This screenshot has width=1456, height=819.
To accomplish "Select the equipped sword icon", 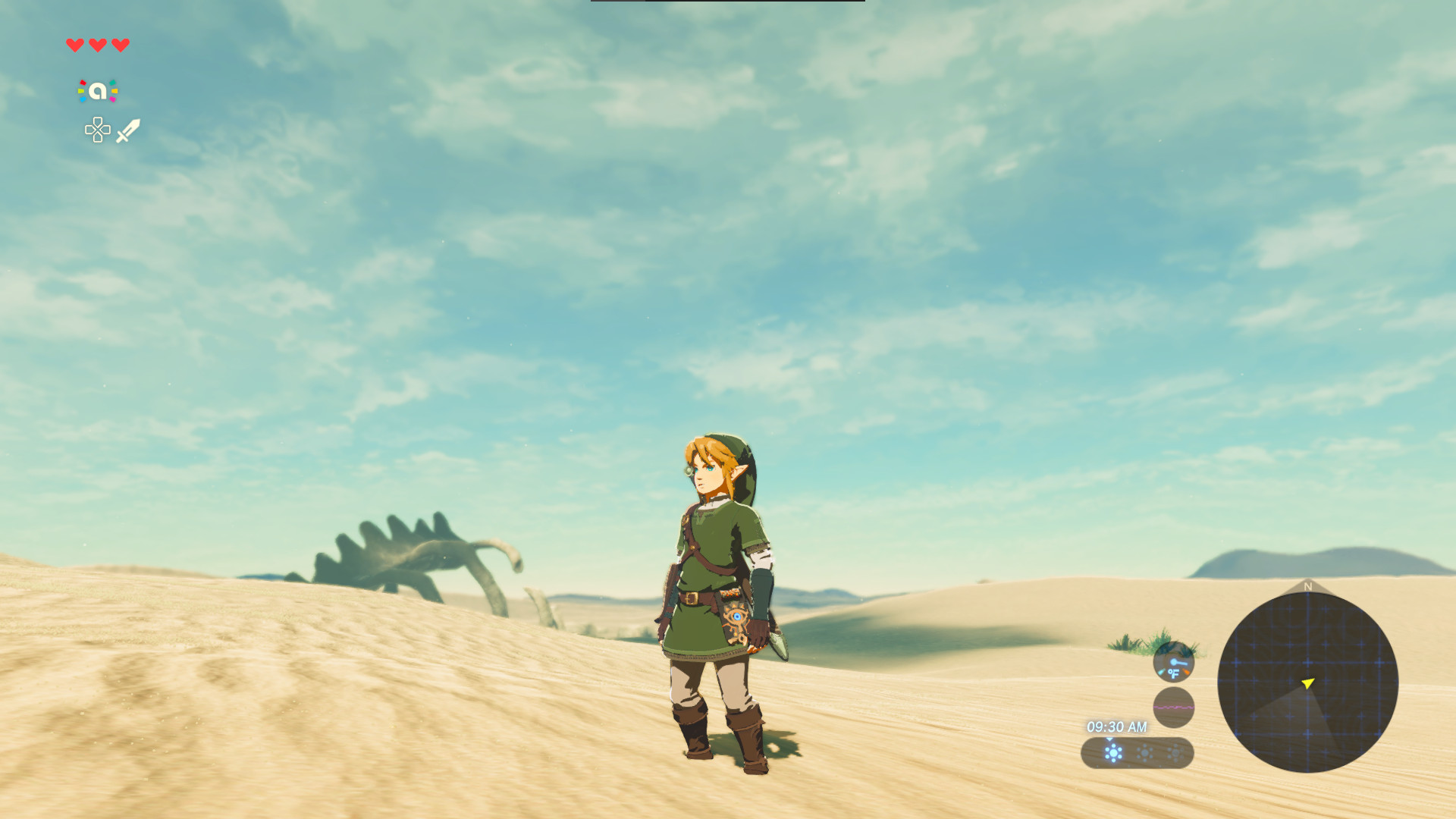I will (129, 130).
